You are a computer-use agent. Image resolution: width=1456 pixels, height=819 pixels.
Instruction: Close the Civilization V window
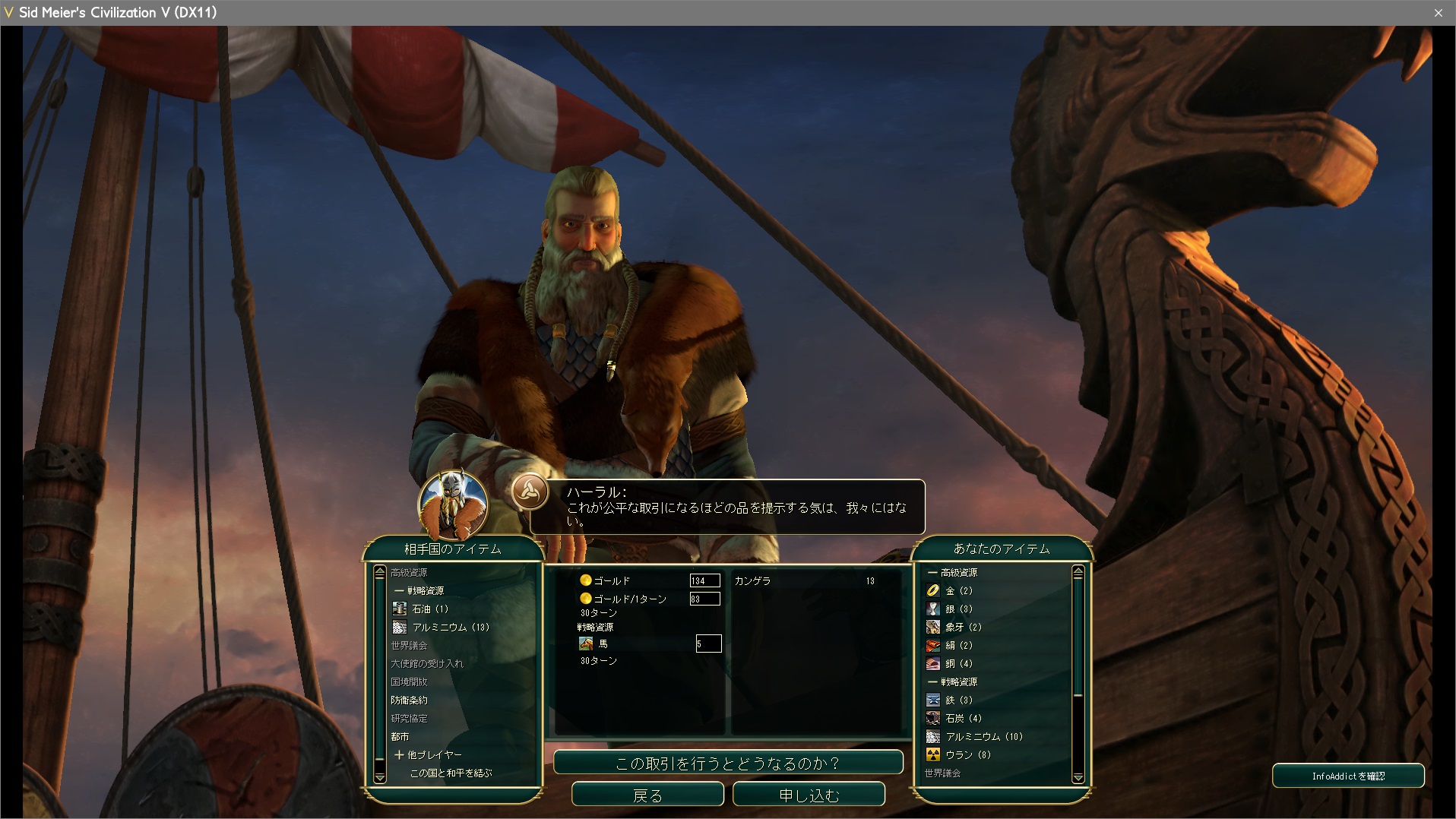tap(1438, 13)
